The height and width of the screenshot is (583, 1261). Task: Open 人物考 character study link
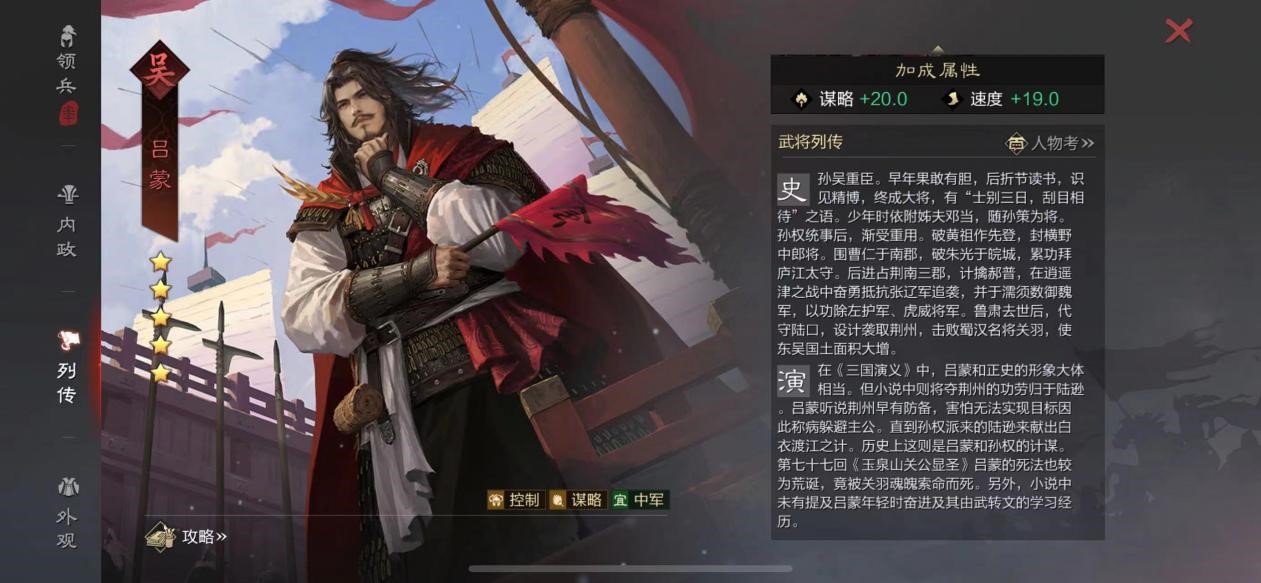pos(1050,143)
